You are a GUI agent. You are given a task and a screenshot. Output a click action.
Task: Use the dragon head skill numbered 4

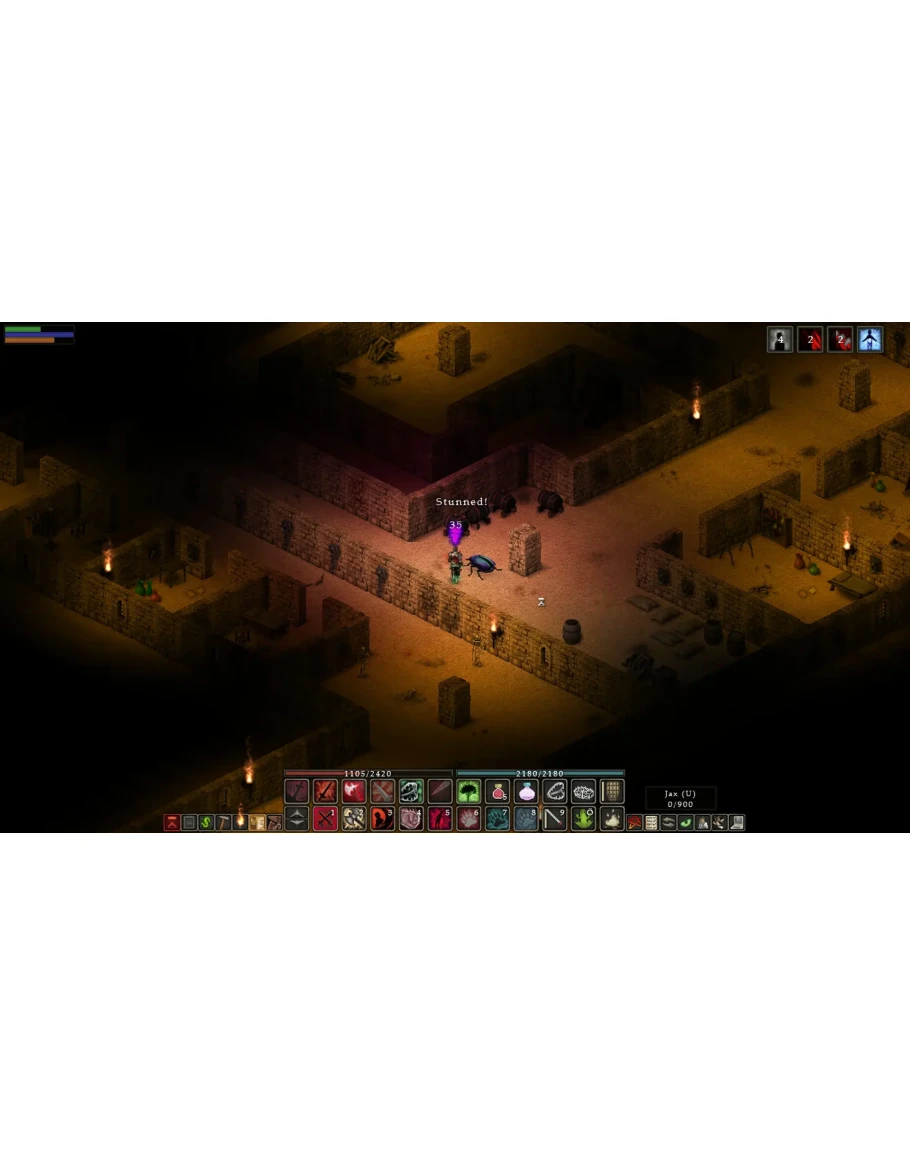click(x=411, y=819)
